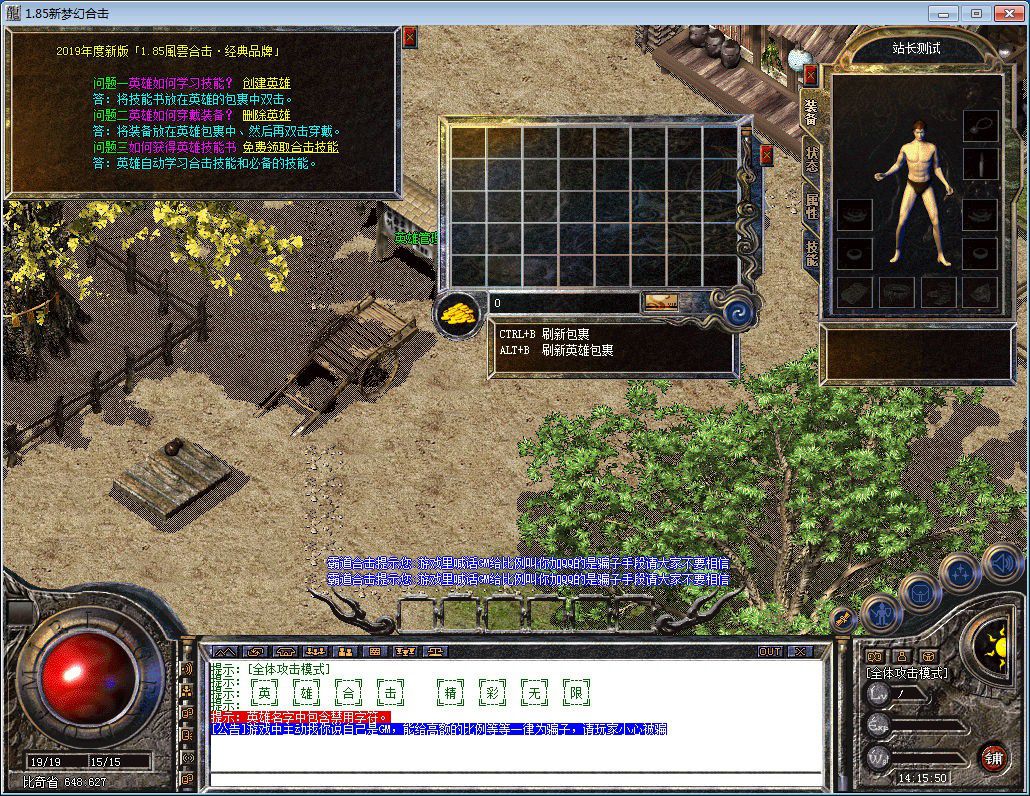This screenshot has width=1030, height=796.
Task: Toggle the speaker sound button
Action: (x=1001, y=562)
